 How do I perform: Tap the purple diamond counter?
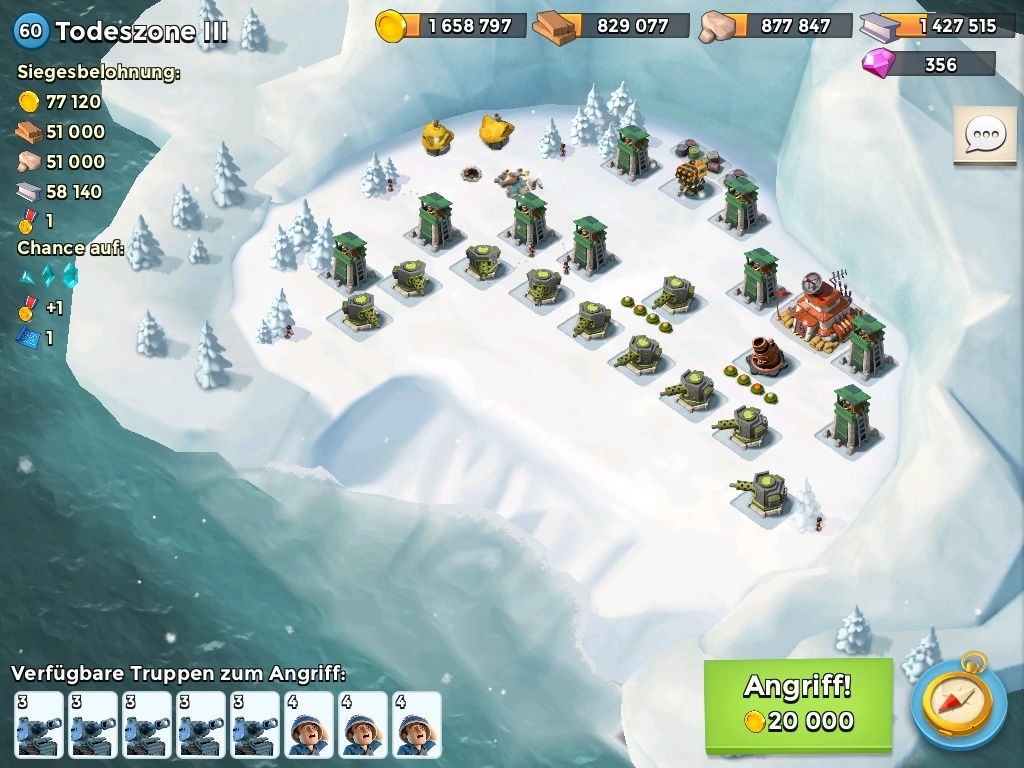tap(929, 64)
